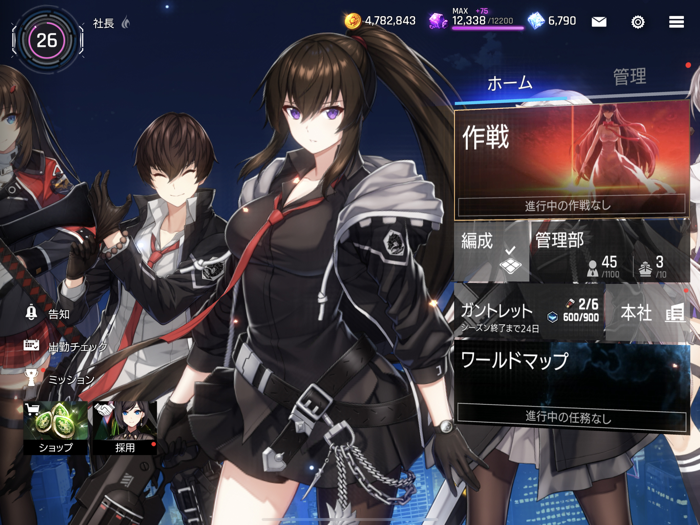The height and width of the screenshot is (525, 700).
Task: Show the 告知 notices
Action: (48, 314)
